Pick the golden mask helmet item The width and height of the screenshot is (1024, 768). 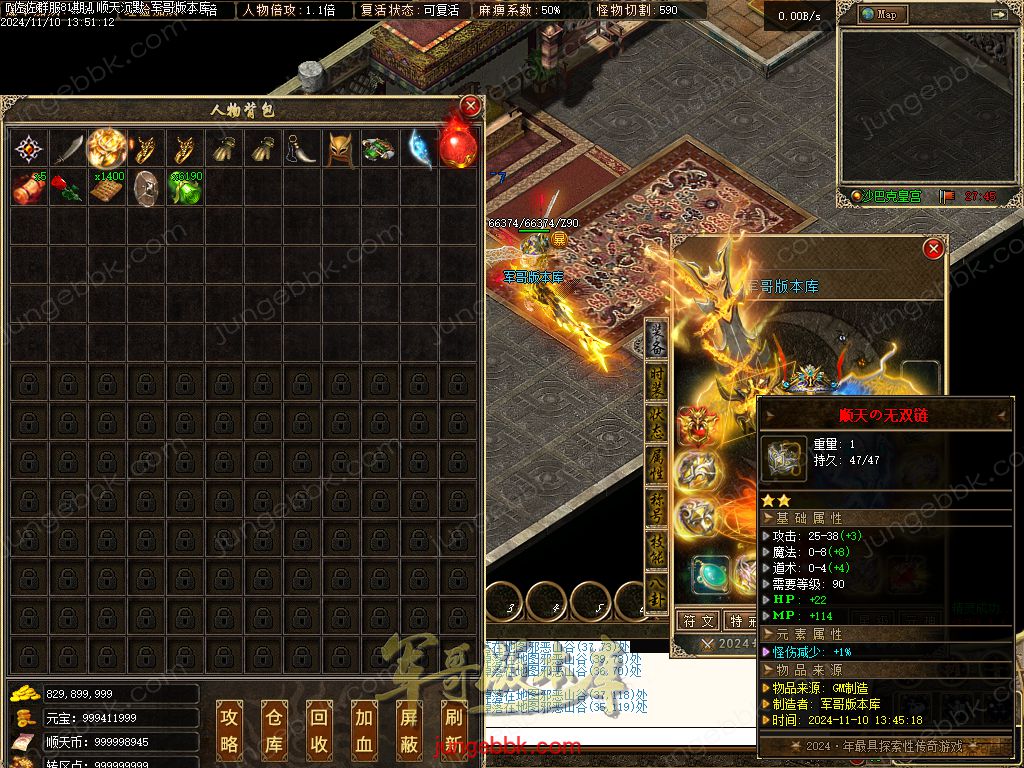(340, 150)
